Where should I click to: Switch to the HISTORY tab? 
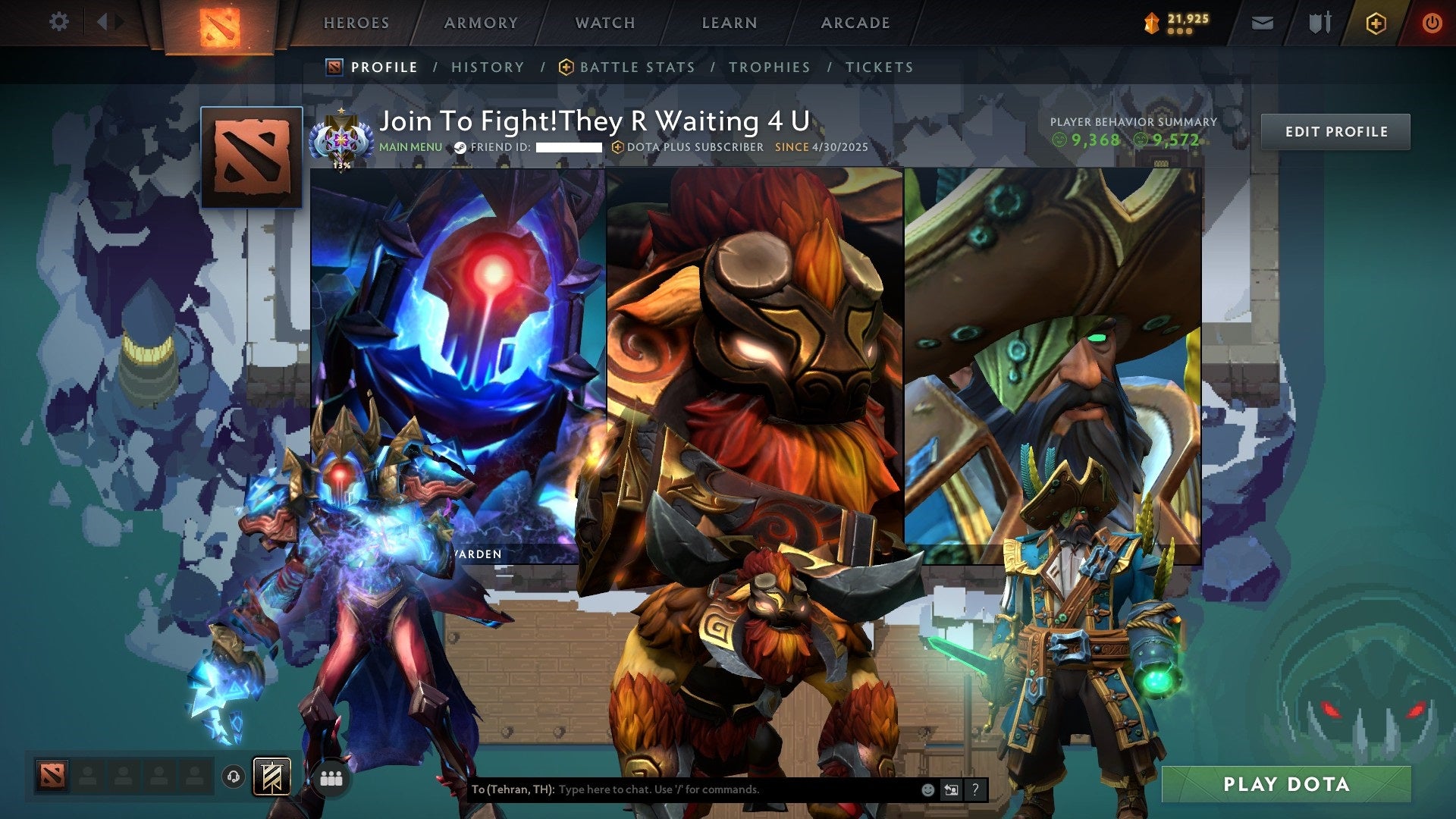pos(487,67)
